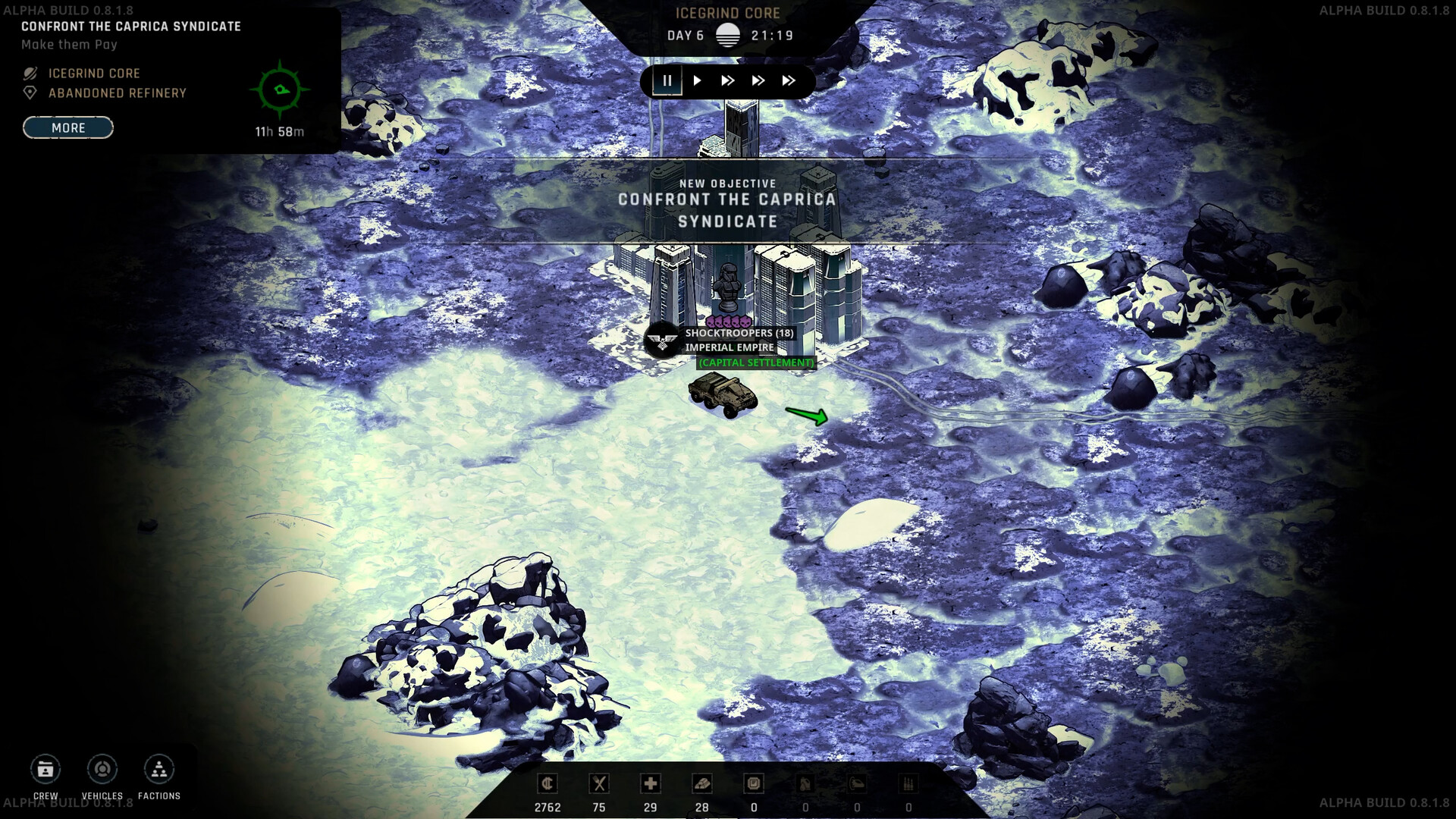Select the Shocktroopers capital settlement label
Viewport: 1456px width, 819px height.
[x=755, y=362]
